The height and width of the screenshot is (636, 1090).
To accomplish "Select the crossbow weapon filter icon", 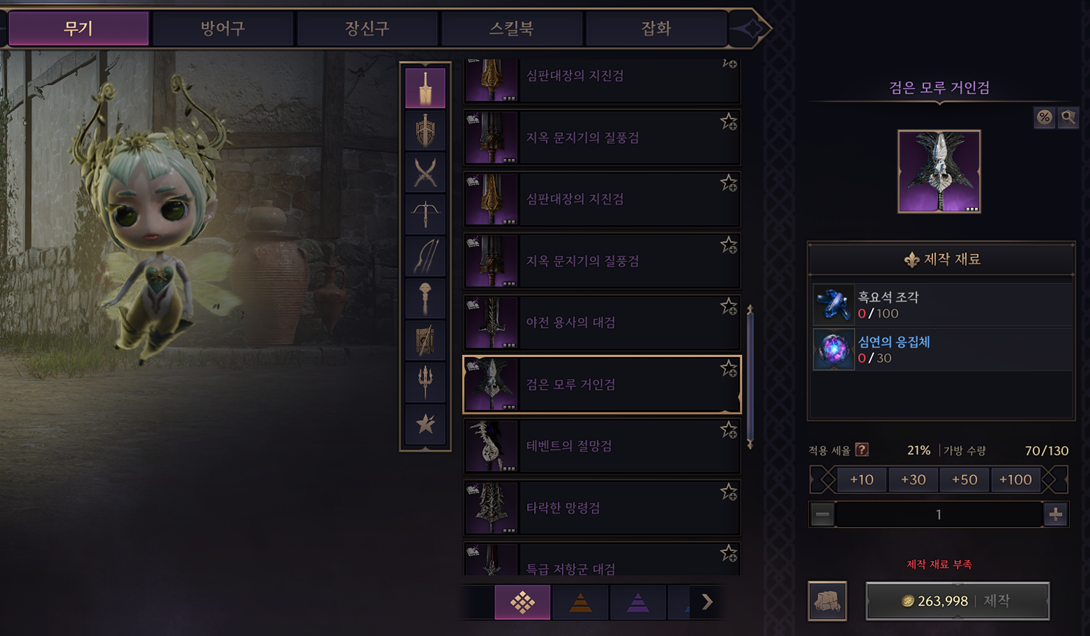I will [x=426, y=214].
